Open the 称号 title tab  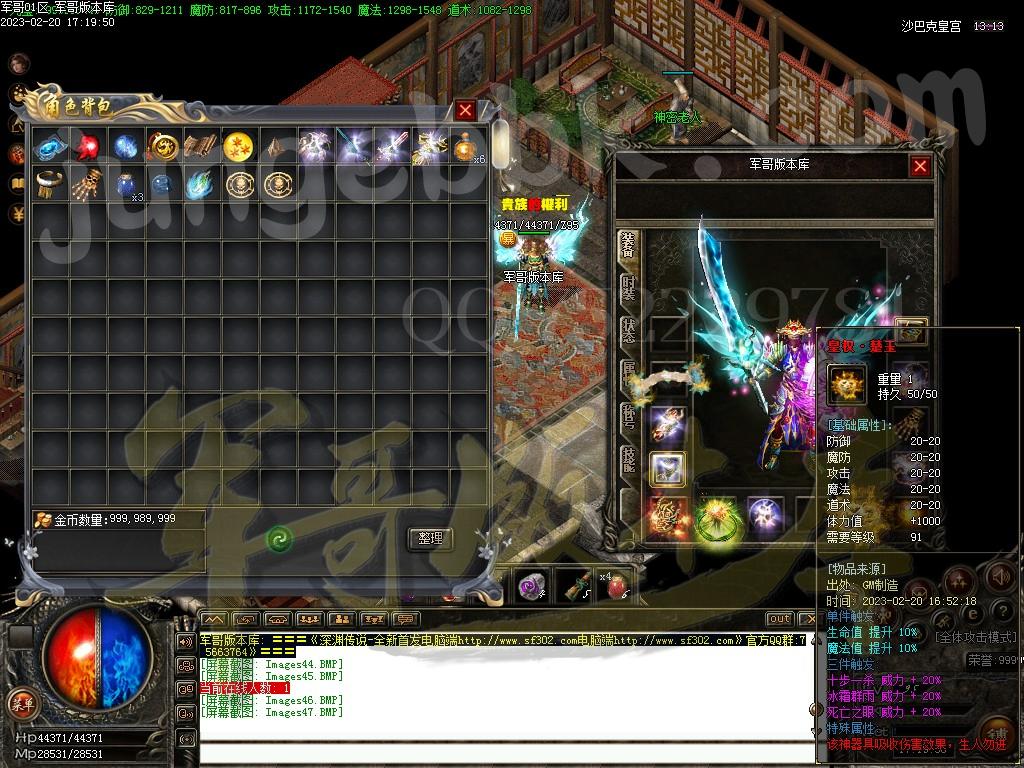pos(628,416)
